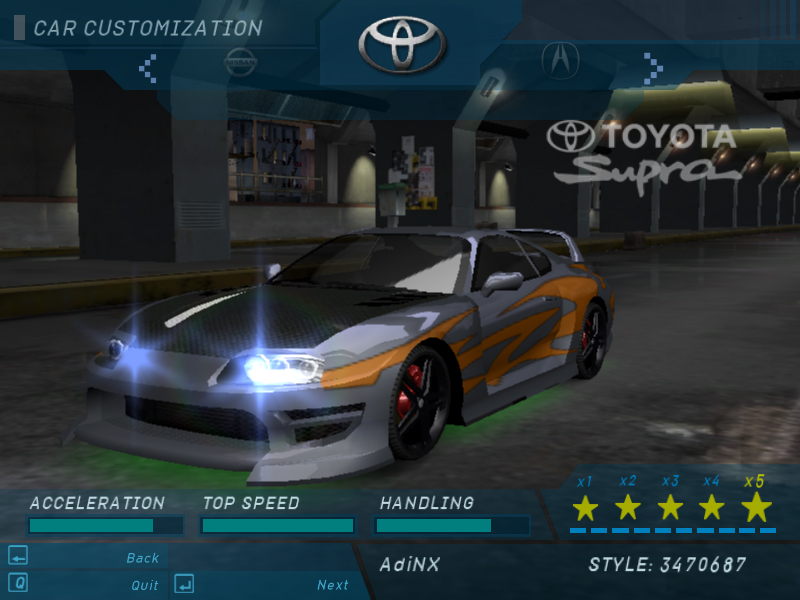Screen dimensions: 800x600
Task: Click the right arrow to the next brand
Action: (653, 68)
